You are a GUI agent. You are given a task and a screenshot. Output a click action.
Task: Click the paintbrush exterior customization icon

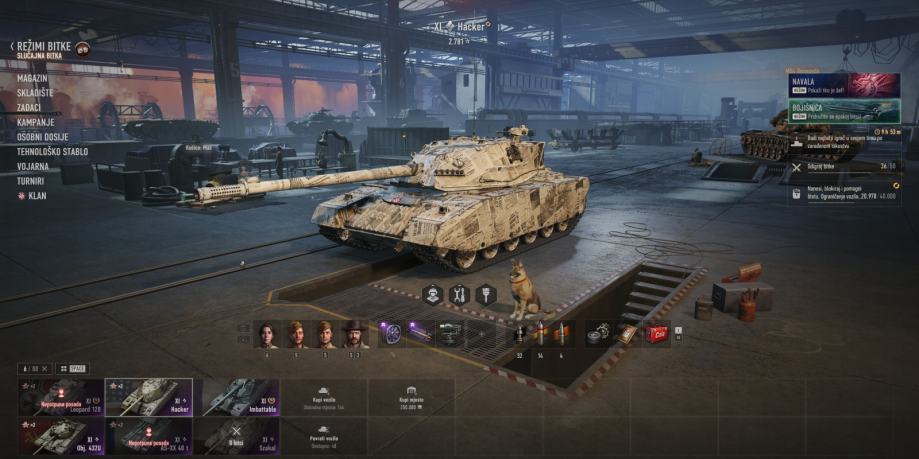point(486,294)
